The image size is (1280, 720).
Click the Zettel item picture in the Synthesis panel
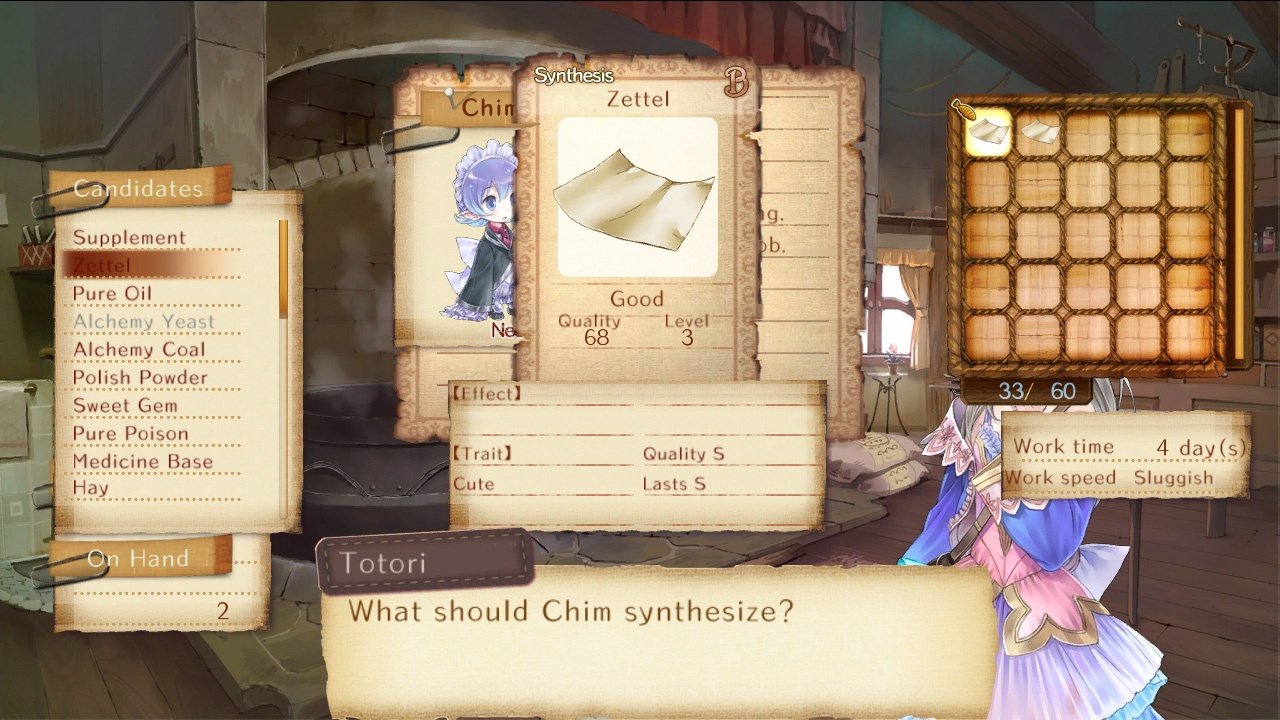pyautogui.click(x=637, y=195)
